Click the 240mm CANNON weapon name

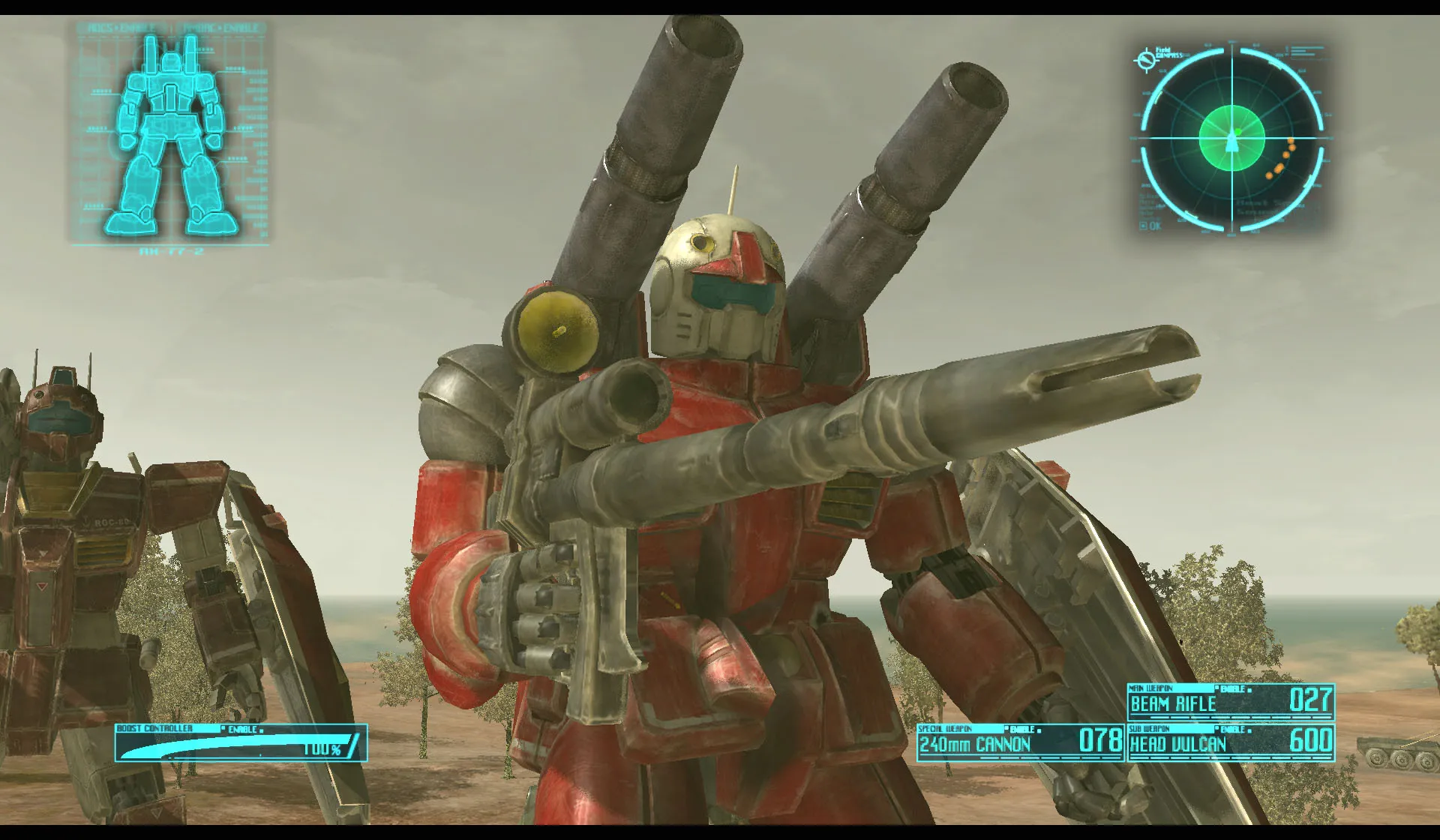click(x=975, y=745)
